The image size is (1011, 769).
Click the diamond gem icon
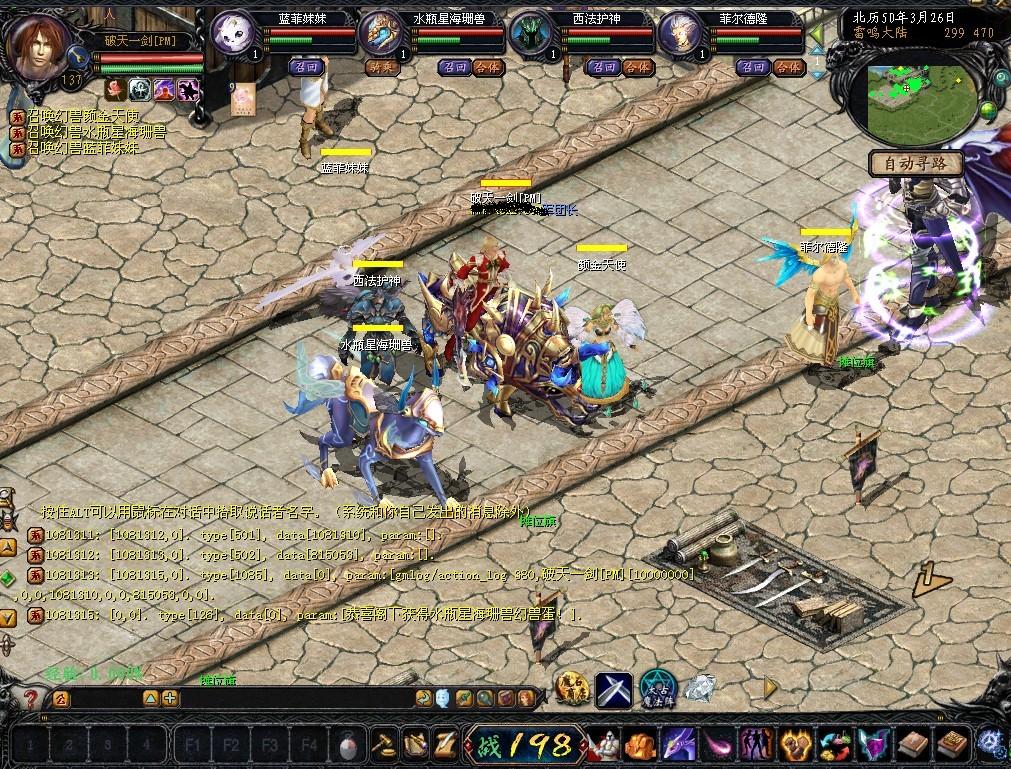699,688
